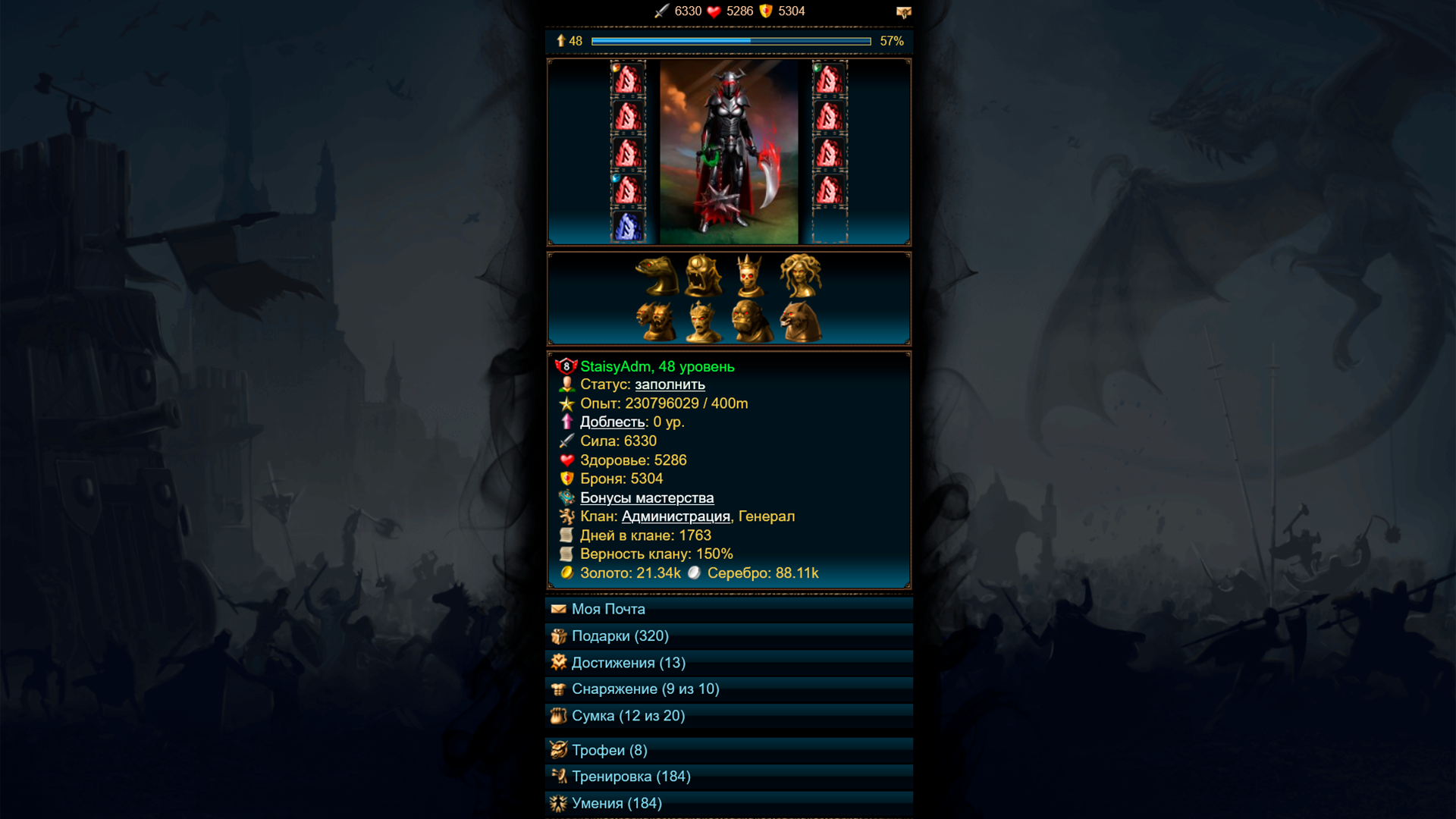This screenshot has height=819, width=1456.
Task: Click the lion clan icon in profile panel
Action: point(566,516)
